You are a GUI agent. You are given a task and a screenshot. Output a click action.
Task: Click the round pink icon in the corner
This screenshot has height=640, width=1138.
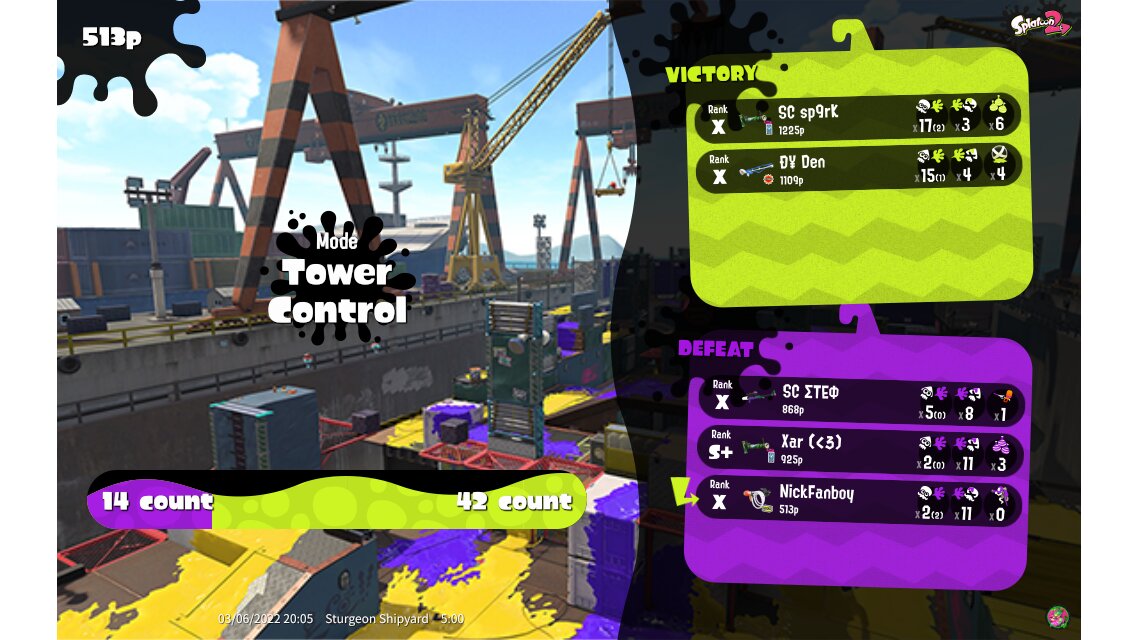pyautogui.click(x=1057, y=617)
